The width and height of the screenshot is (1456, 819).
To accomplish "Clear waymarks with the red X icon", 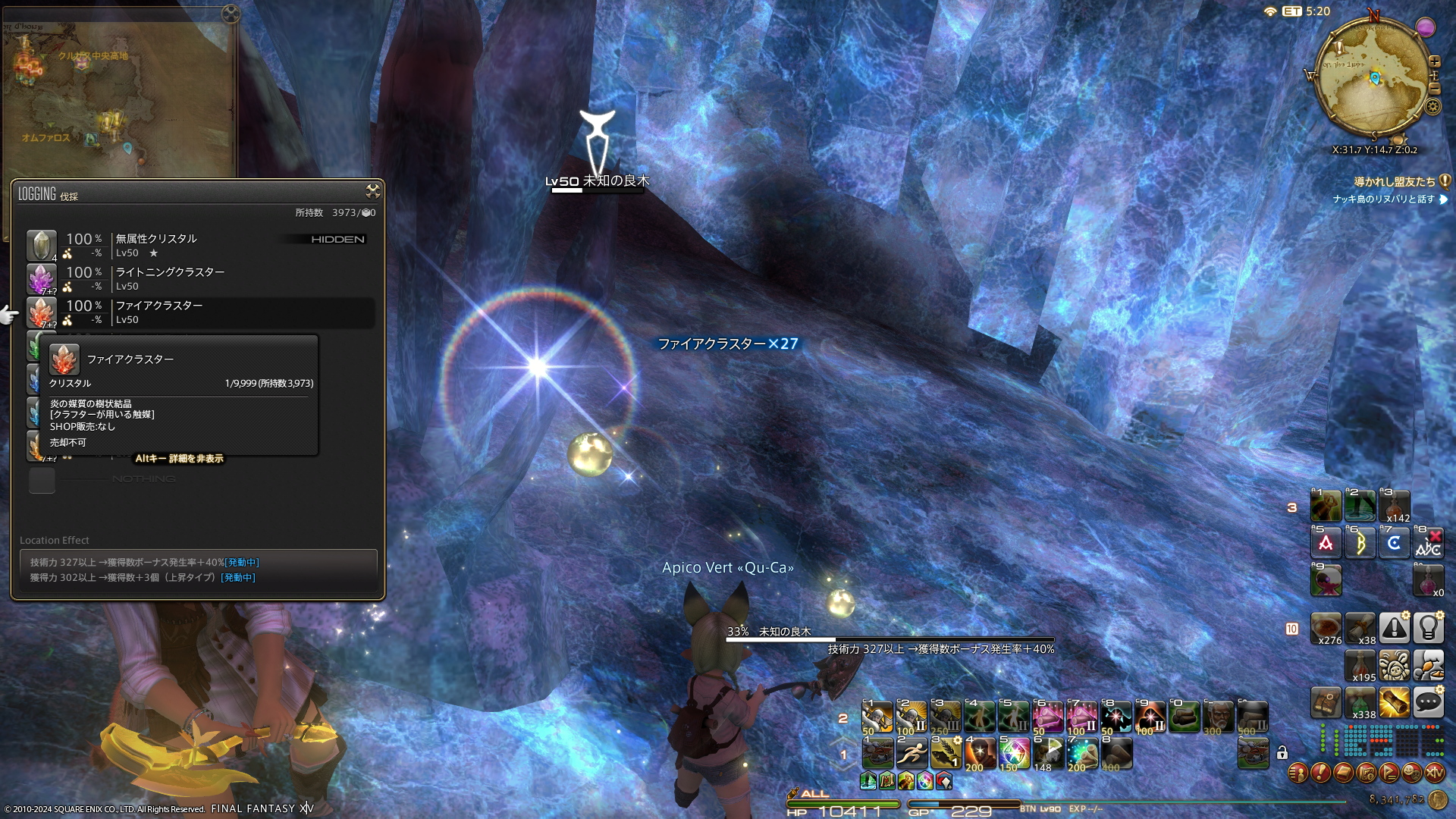I will pos(1429,543).
